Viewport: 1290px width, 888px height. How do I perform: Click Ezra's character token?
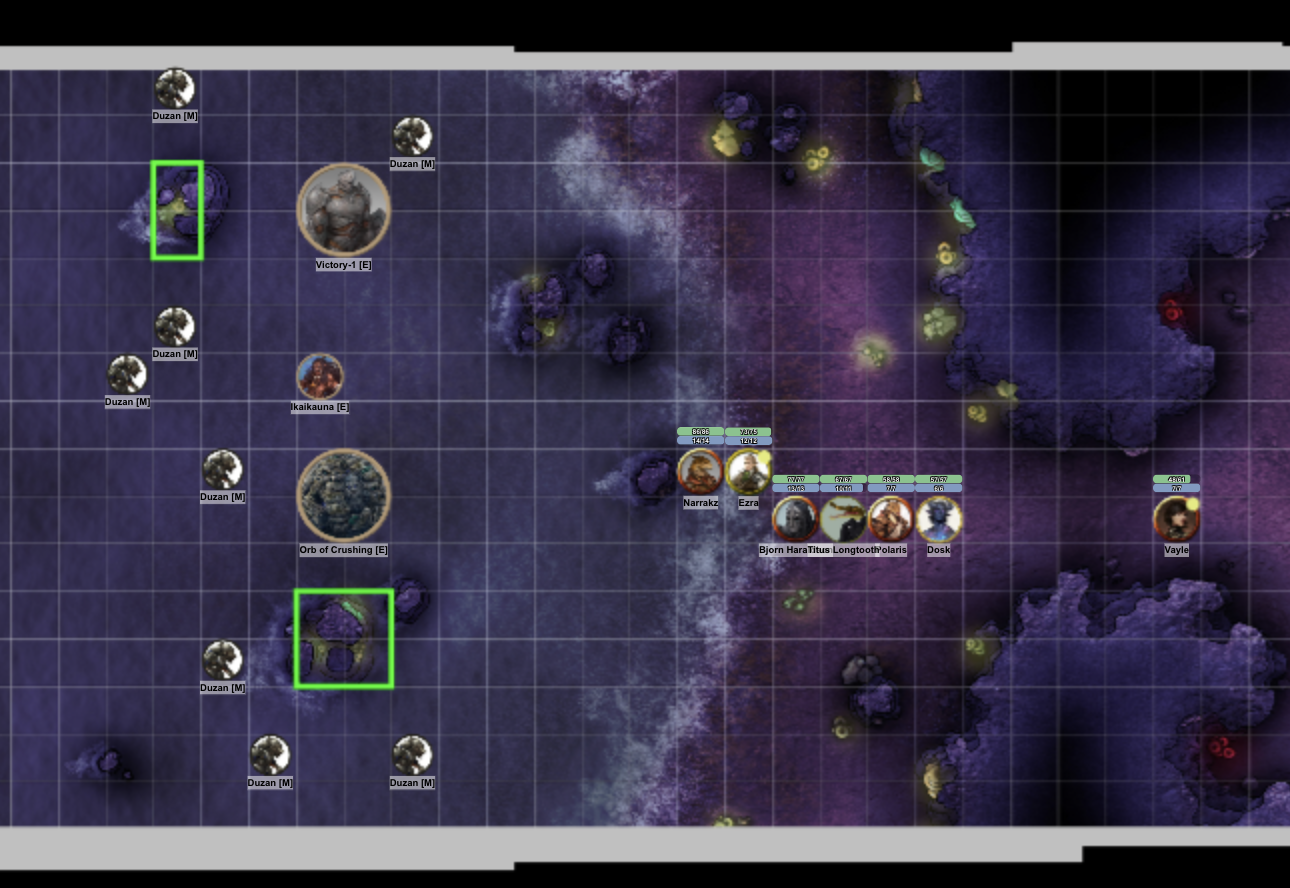(x=748, y=471)
